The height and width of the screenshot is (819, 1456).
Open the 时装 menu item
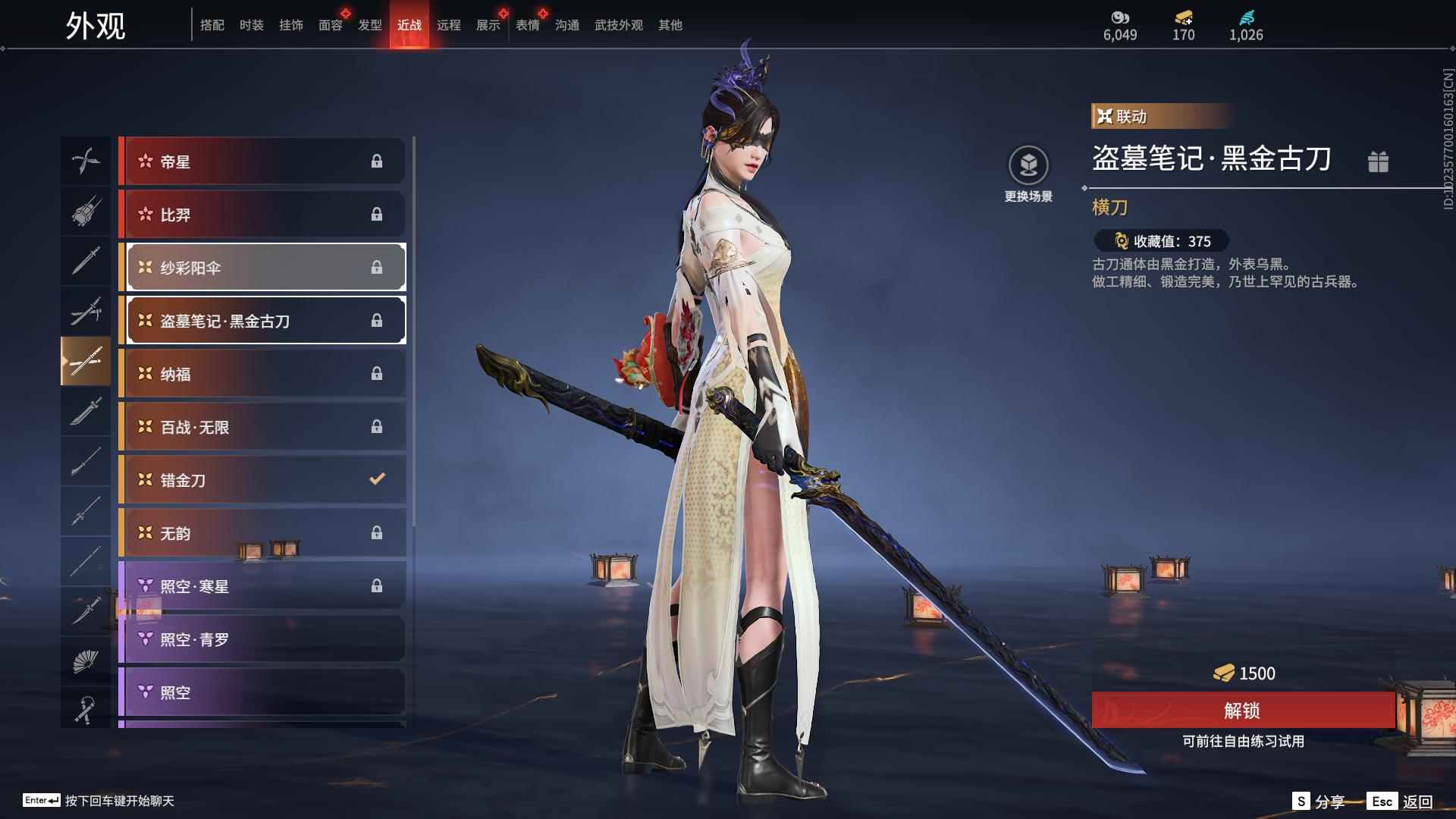click(x=251, y=24)
